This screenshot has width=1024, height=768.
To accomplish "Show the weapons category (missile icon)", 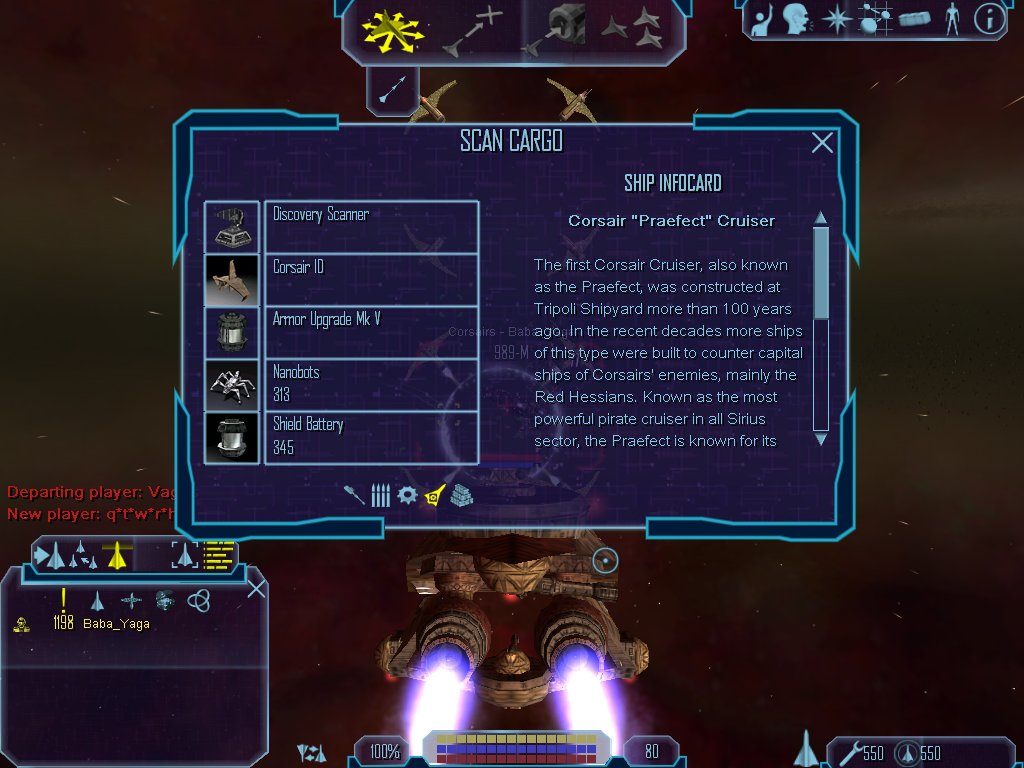I will pyautogui.click(x=354, y=495).
